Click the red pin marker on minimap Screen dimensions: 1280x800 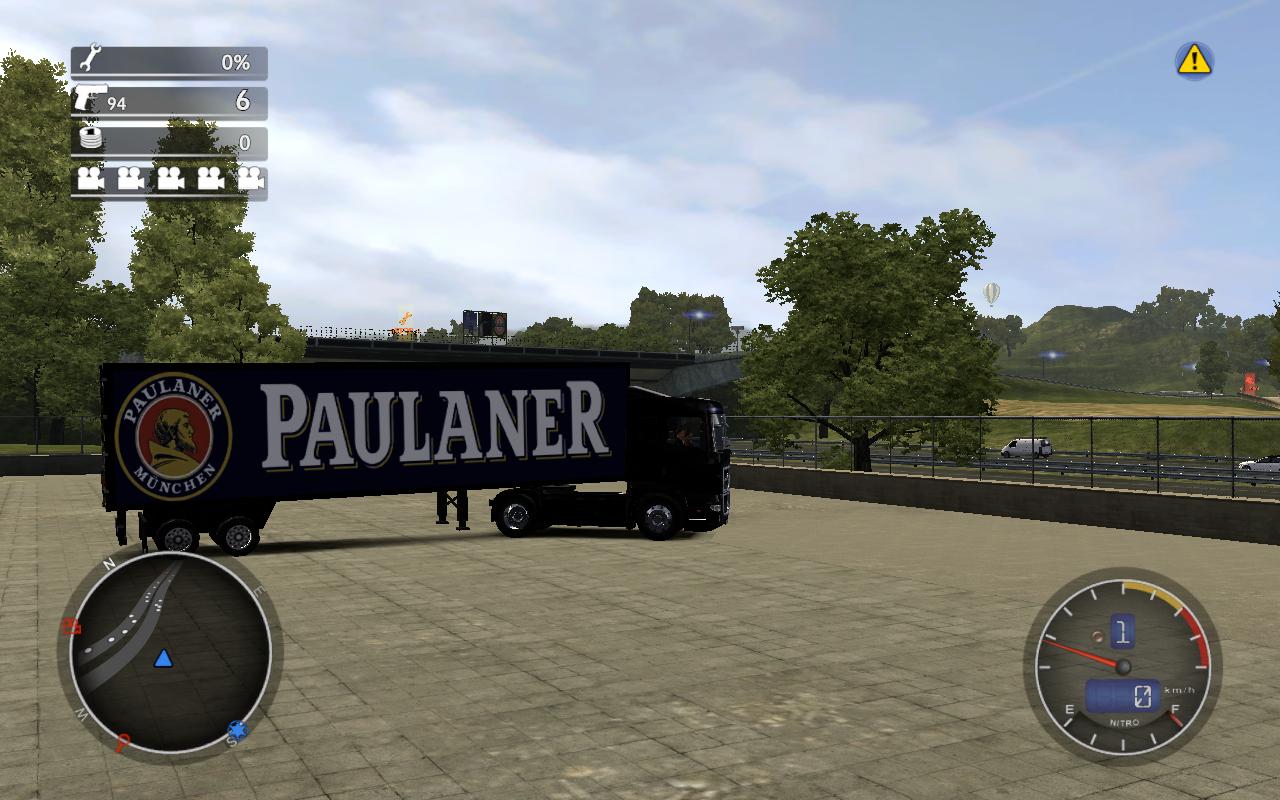coord(122,743)
